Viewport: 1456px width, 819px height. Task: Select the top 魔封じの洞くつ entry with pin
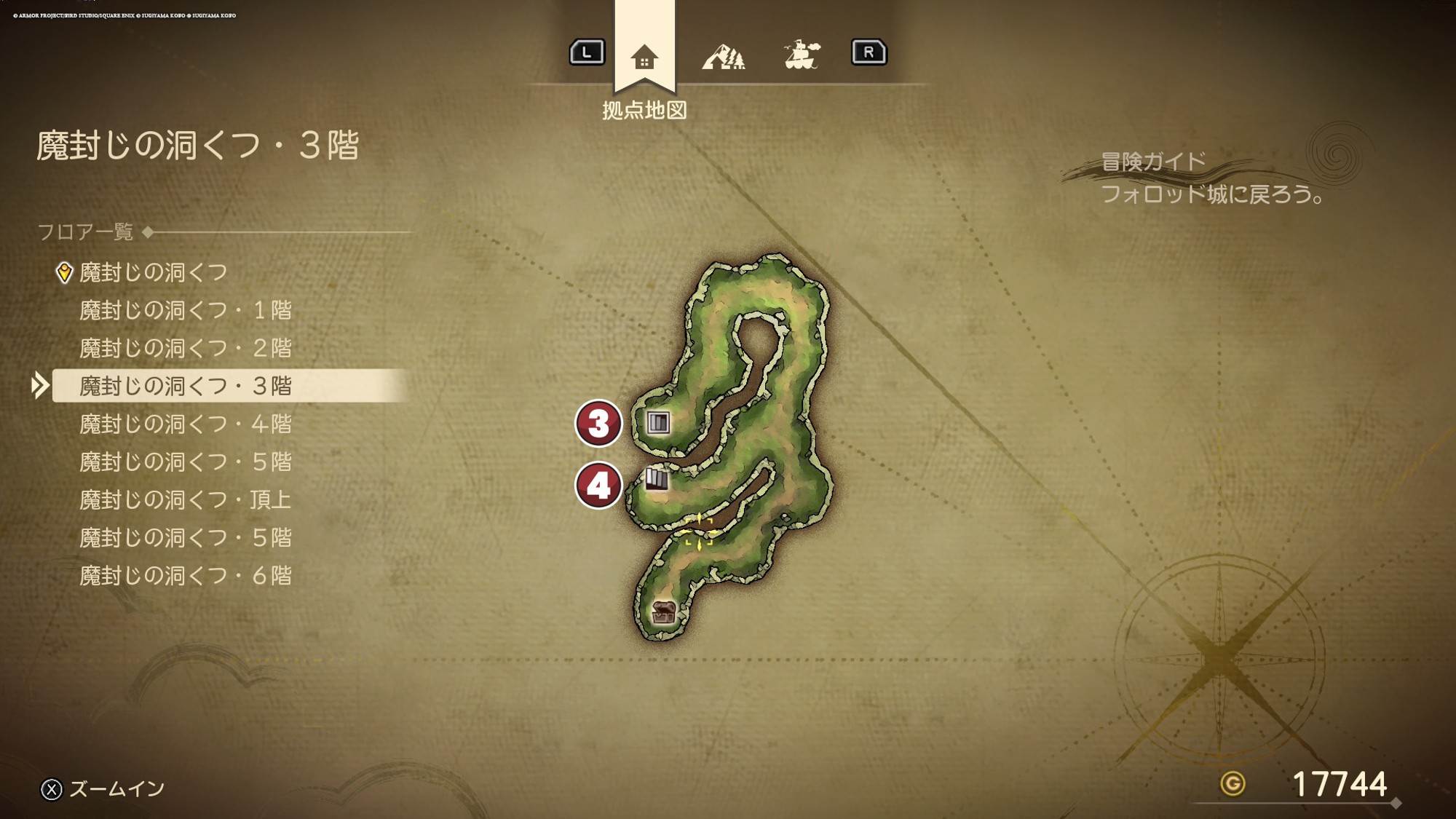153,272
